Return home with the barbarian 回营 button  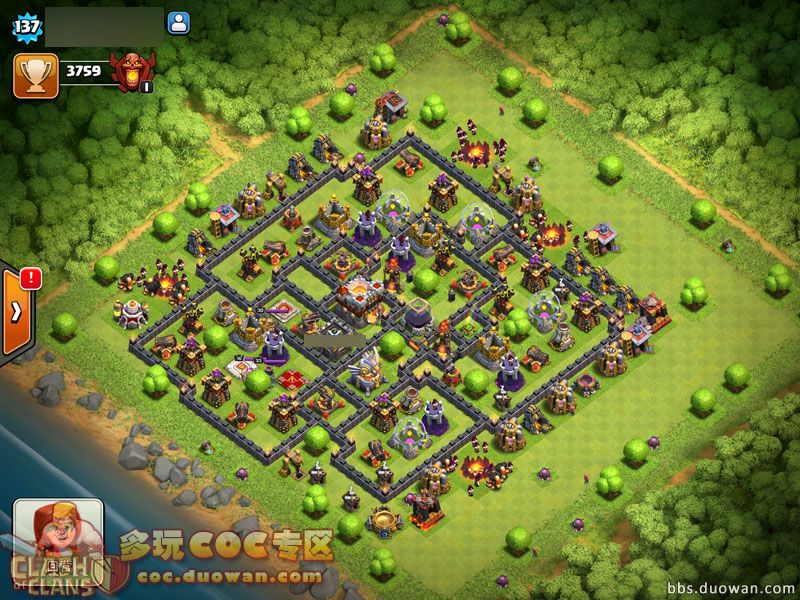click(59, 537)
